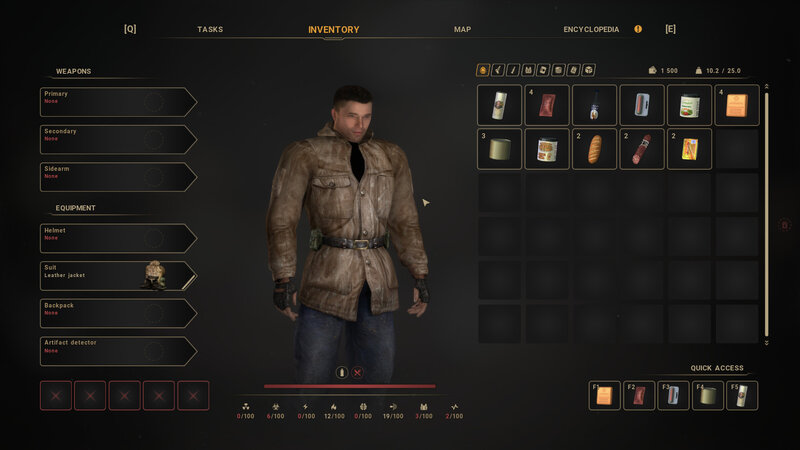Select the Primary weapon slot

118,102
